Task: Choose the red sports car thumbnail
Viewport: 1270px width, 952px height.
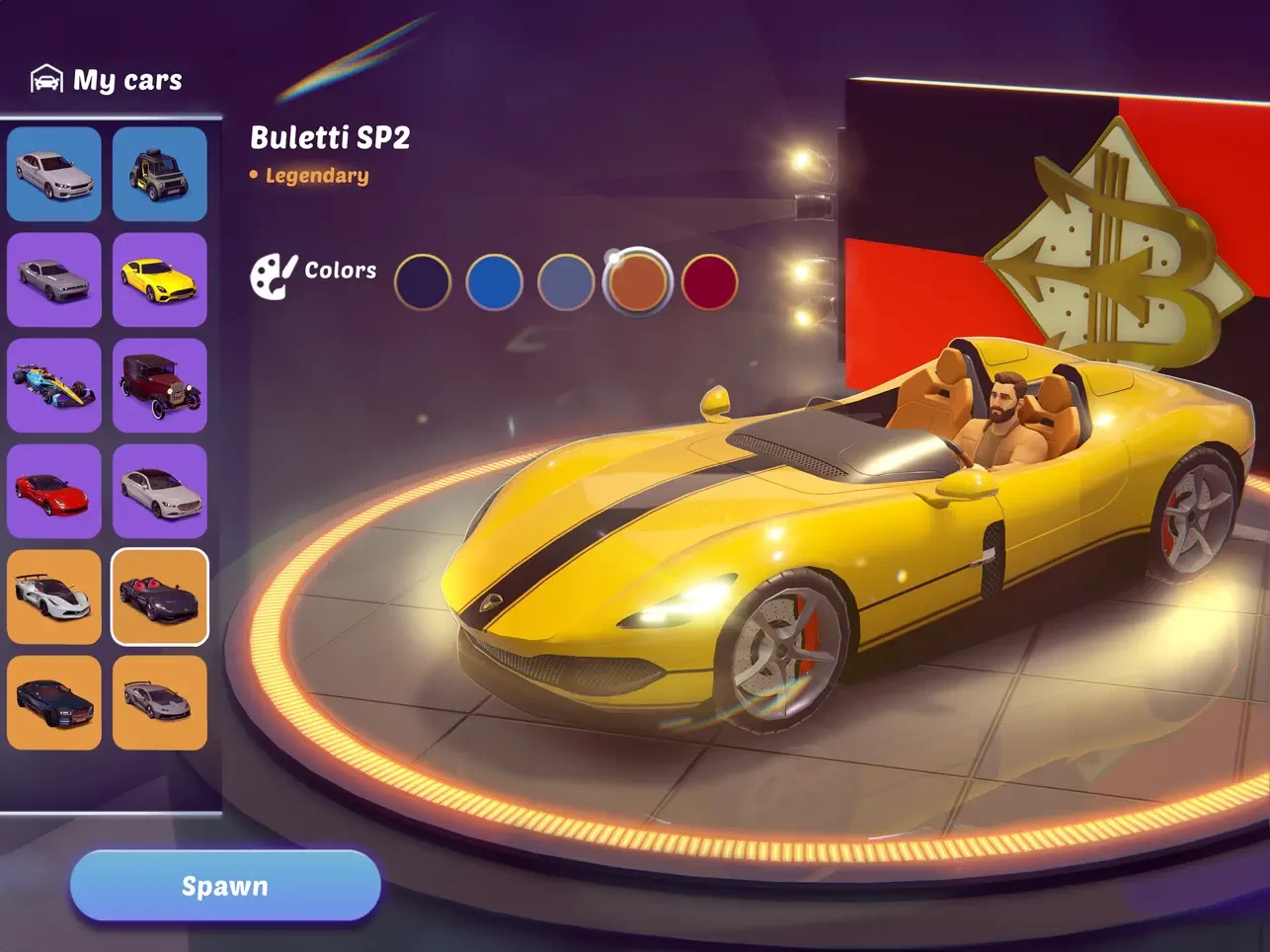Action: 54,491
